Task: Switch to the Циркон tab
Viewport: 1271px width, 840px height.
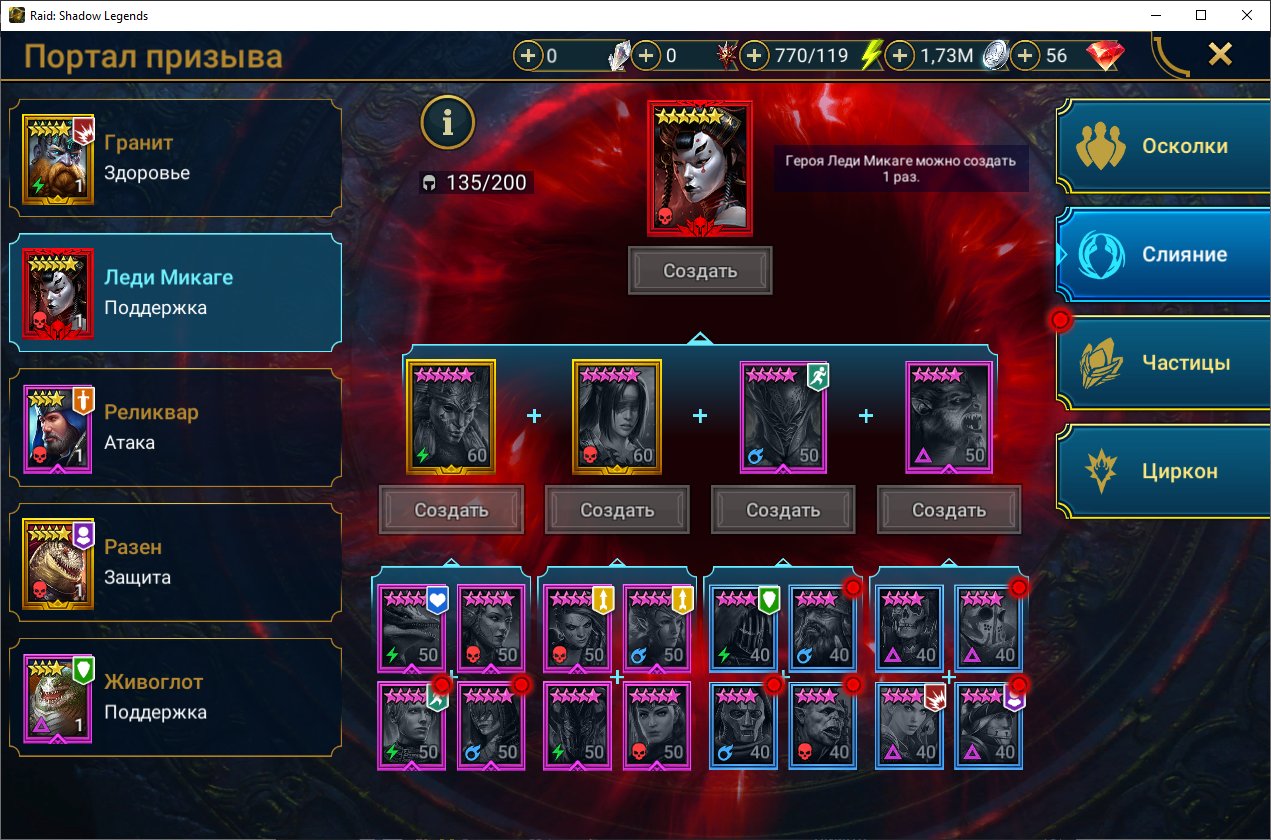Action: [x=1165, y=471]
